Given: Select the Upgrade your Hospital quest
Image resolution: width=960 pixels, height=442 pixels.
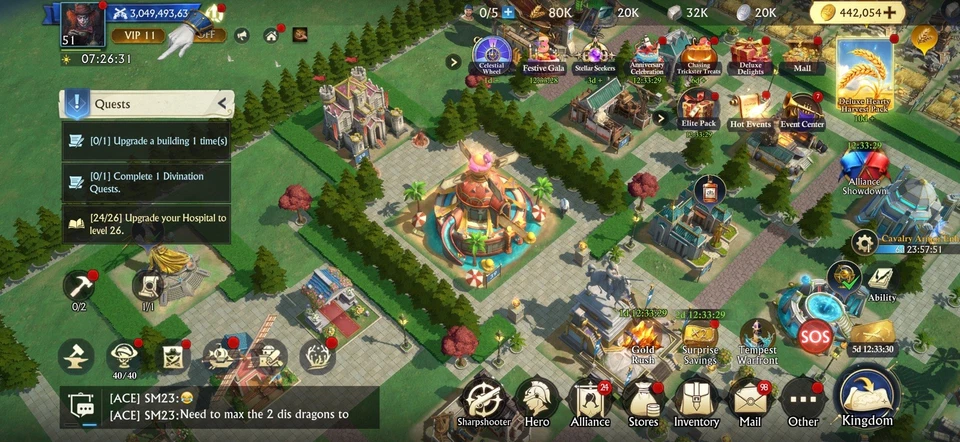Looking at the screenshot, I should (x=146, y=224).
